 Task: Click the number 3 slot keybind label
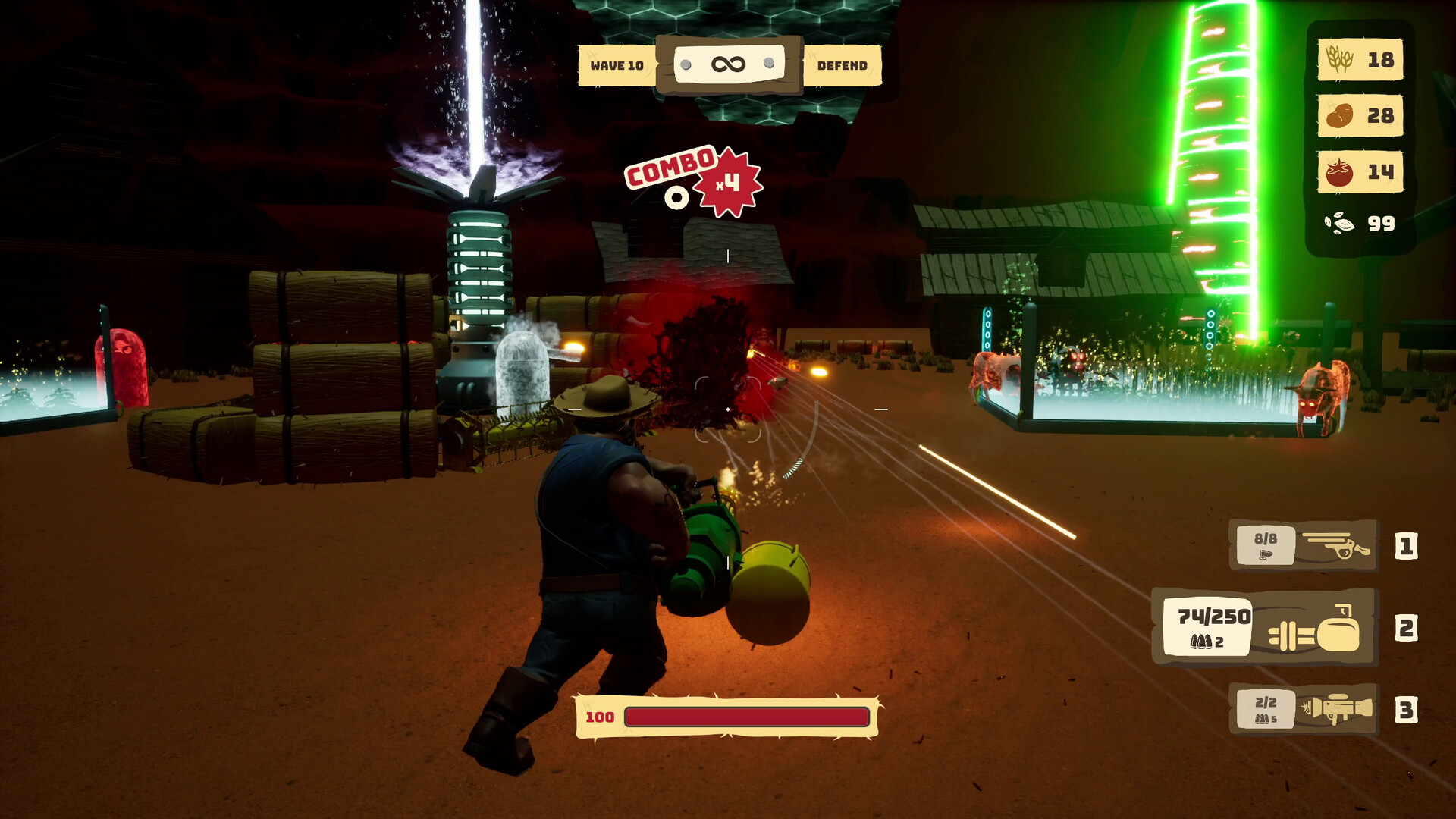(1407, 708)
